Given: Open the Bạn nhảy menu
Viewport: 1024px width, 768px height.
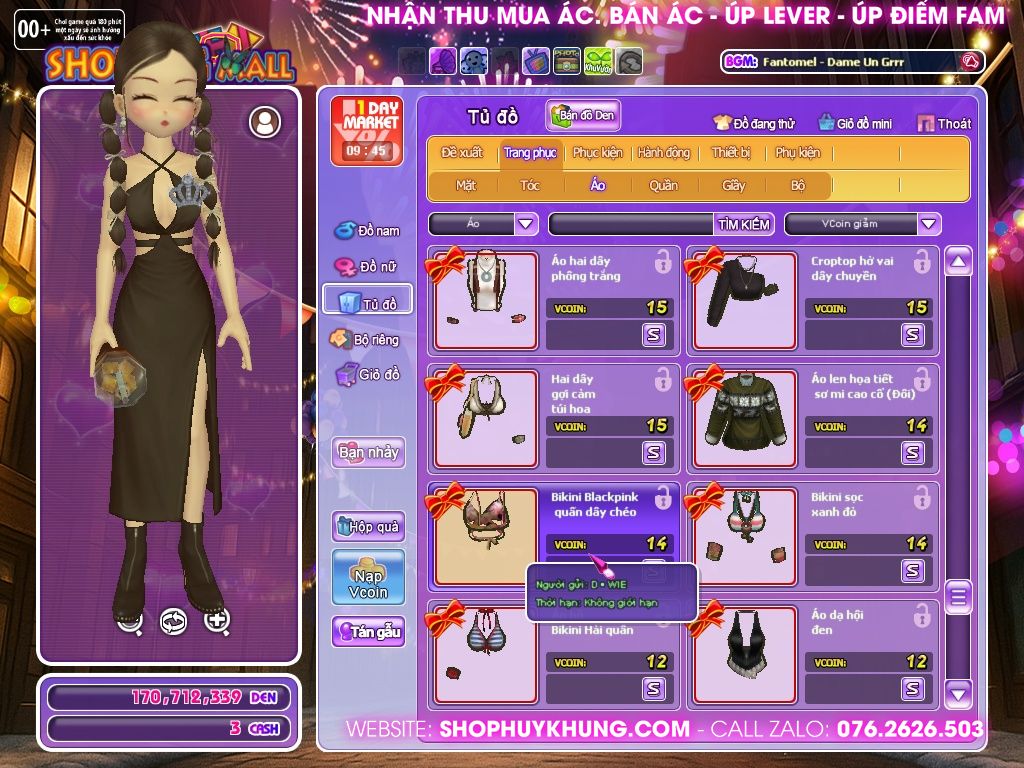Looking at the screenshot, I should click(368, 452).
